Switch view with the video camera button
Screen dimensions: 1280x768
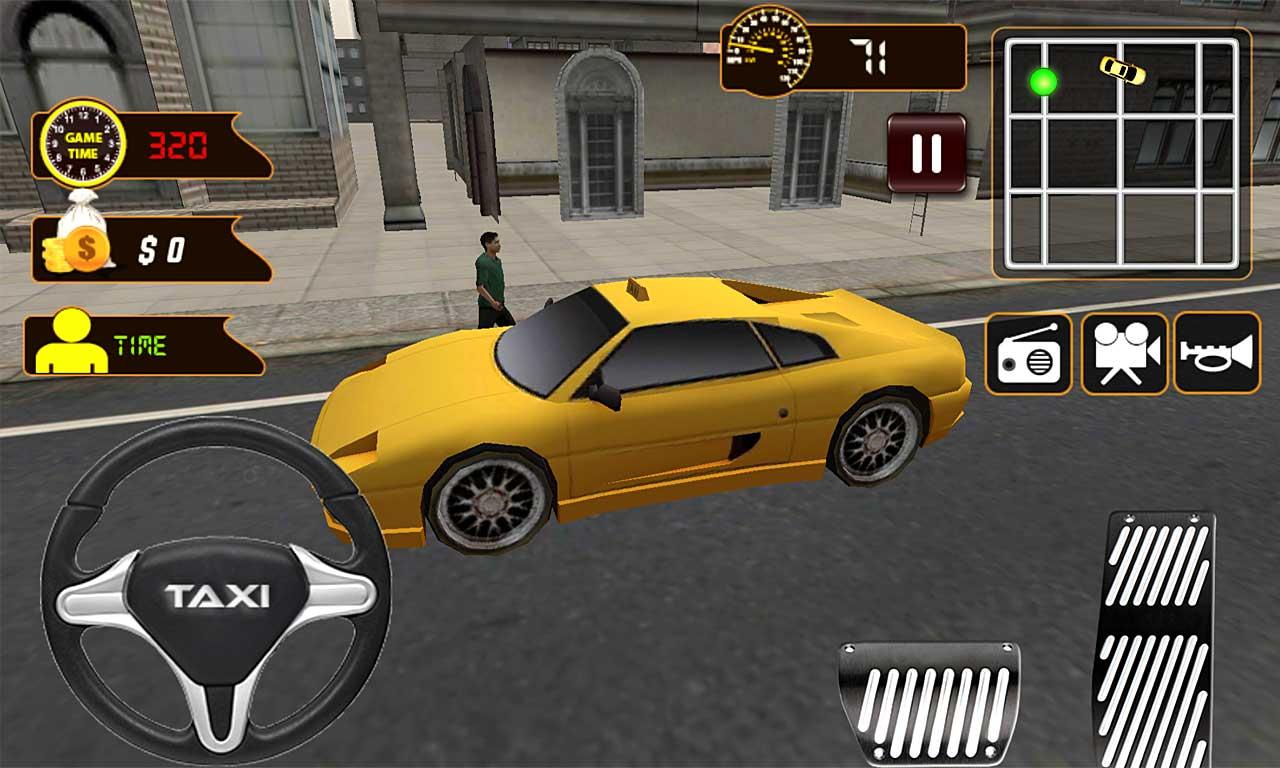tap(1124, 353)
